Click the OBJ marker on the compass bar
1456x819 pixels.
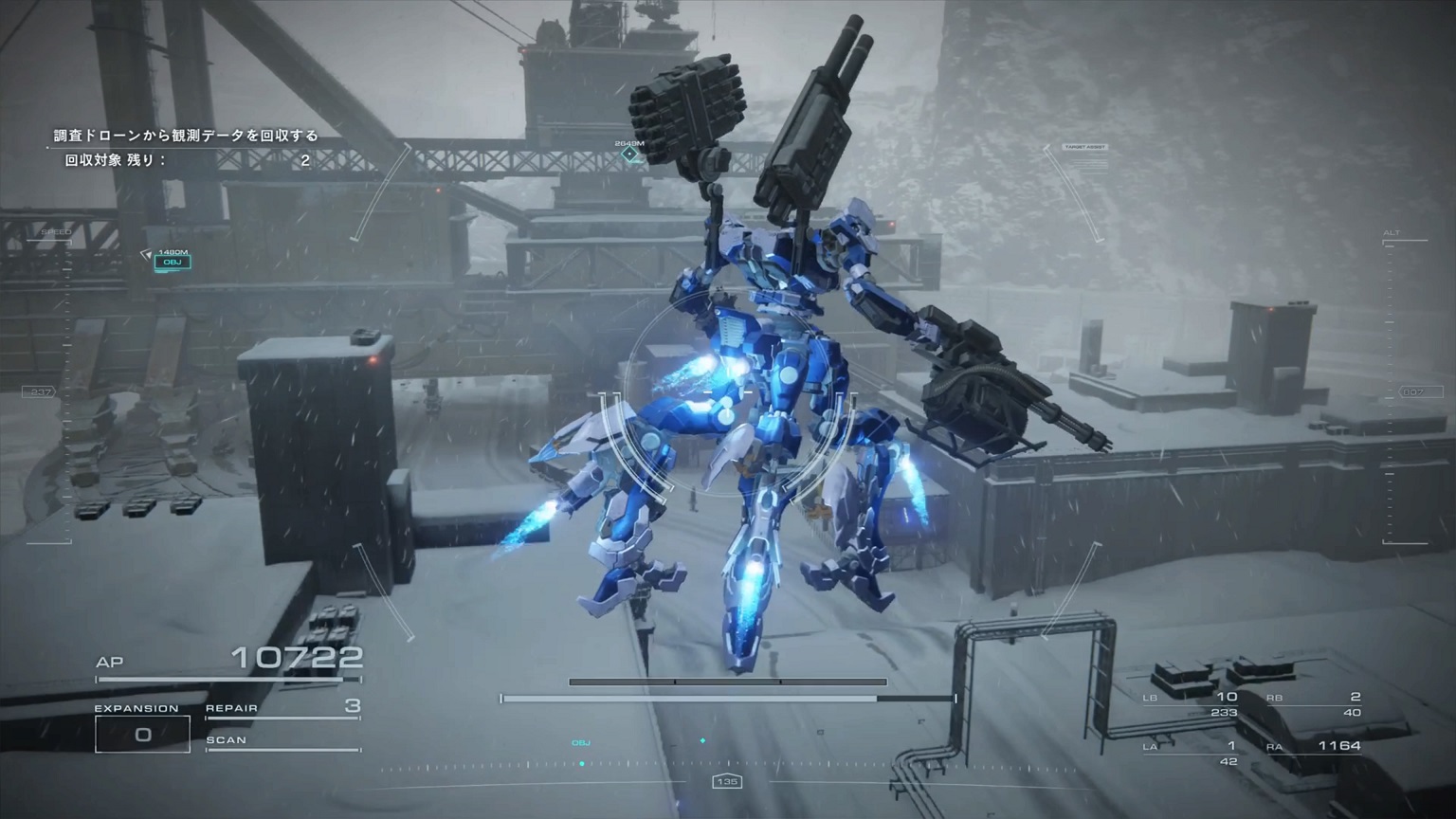coord(581,745)
